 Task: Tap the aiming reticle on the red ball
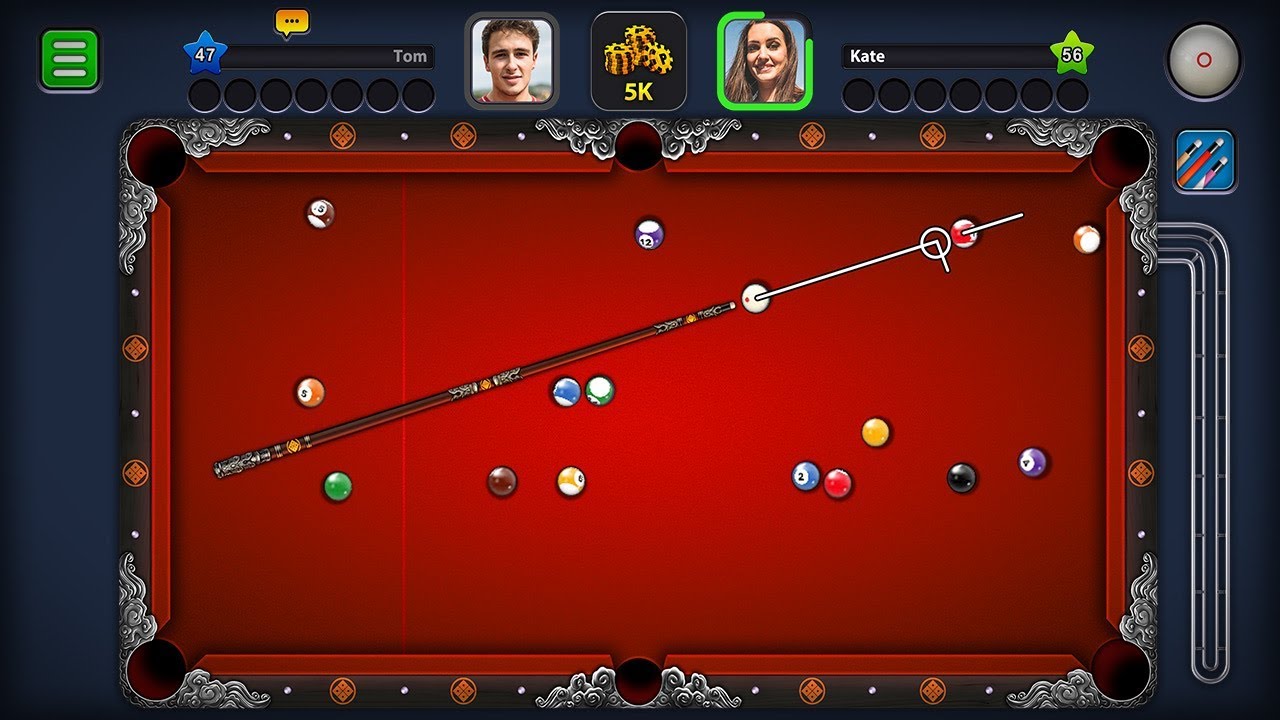(x=933, y=243)
